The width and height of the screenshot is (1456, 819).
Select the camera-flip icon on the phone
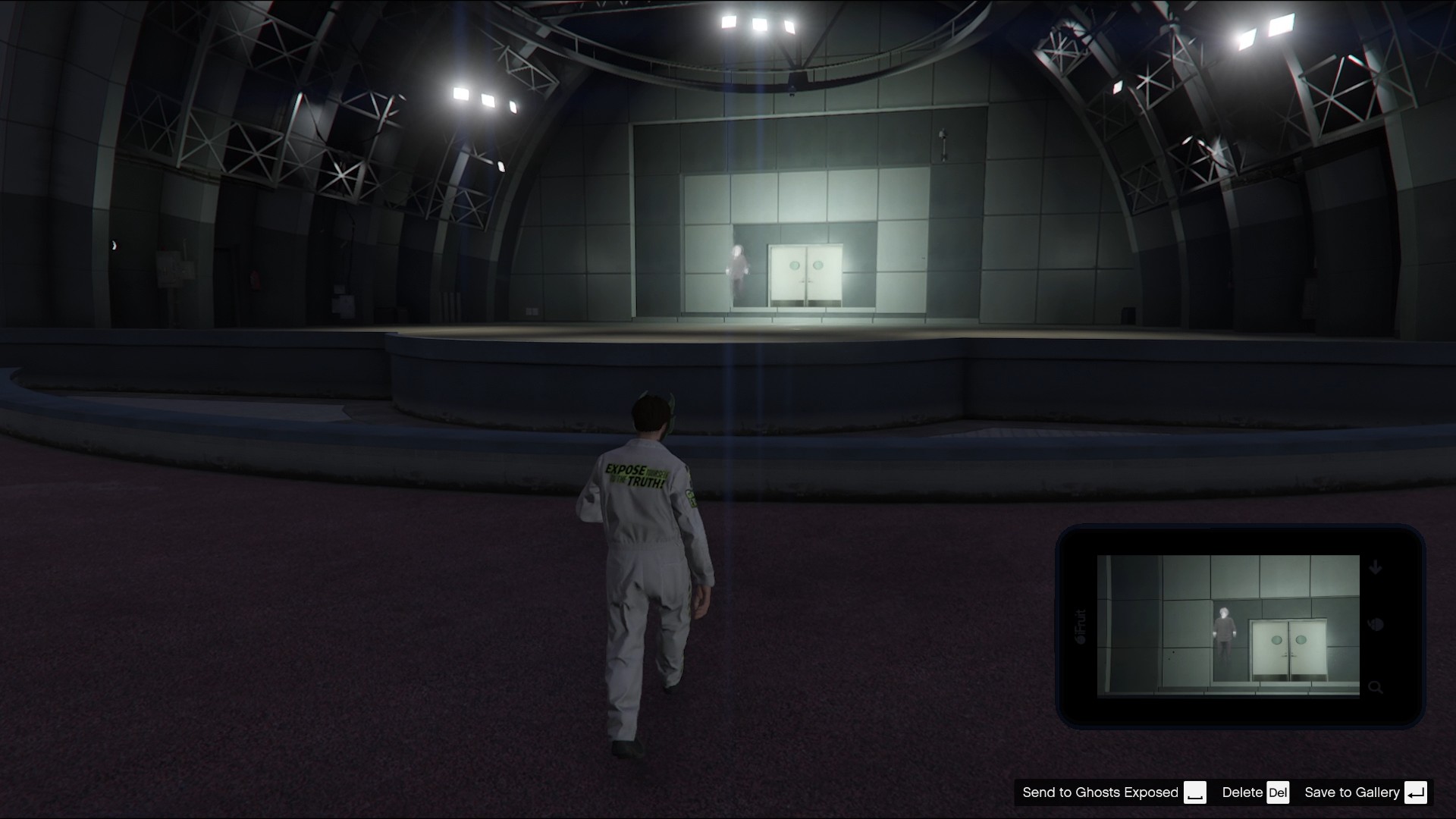1377,625
